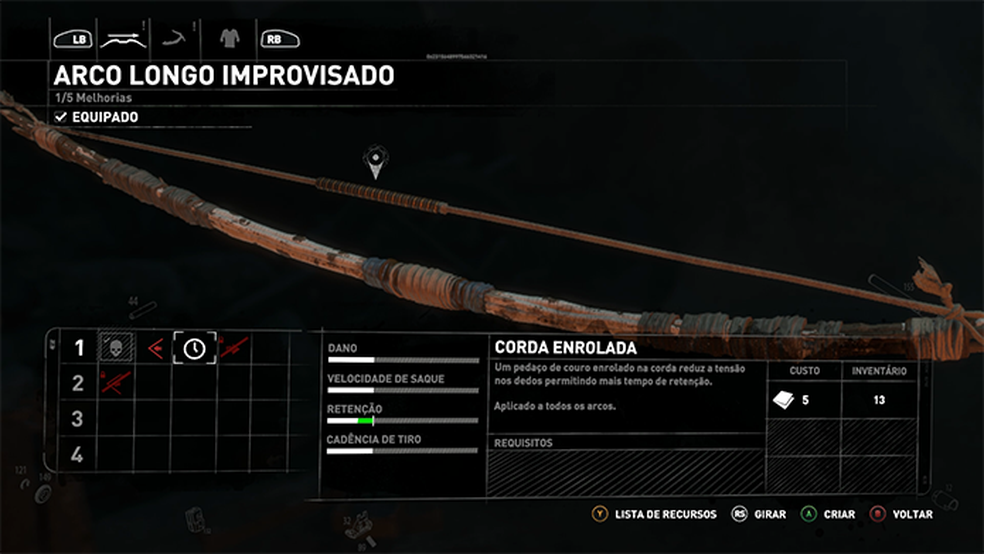Open the climbing axe tab
Screen dimensions: 984x554
pos(177,39)
